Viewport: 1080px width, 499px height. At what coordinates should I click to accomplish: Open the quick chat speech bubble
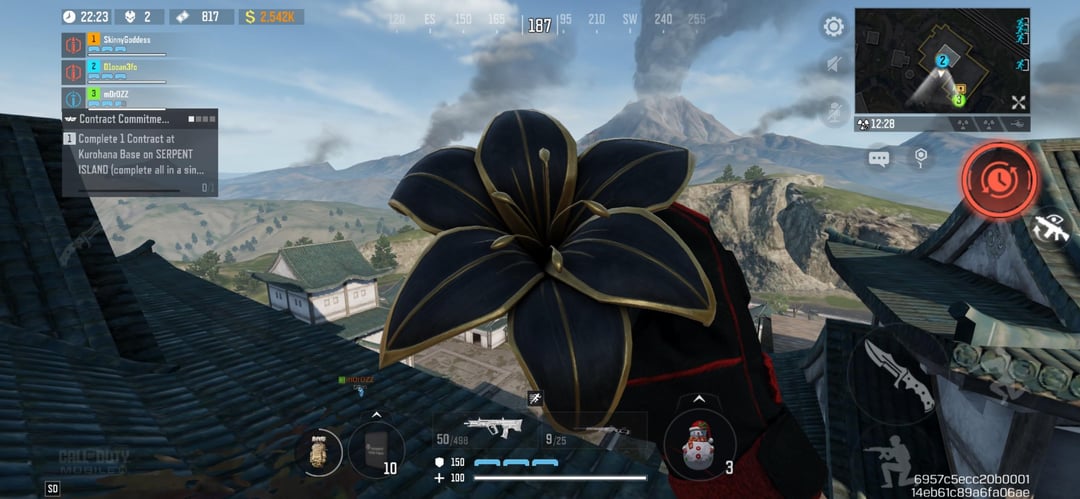(x=880, y=158)
